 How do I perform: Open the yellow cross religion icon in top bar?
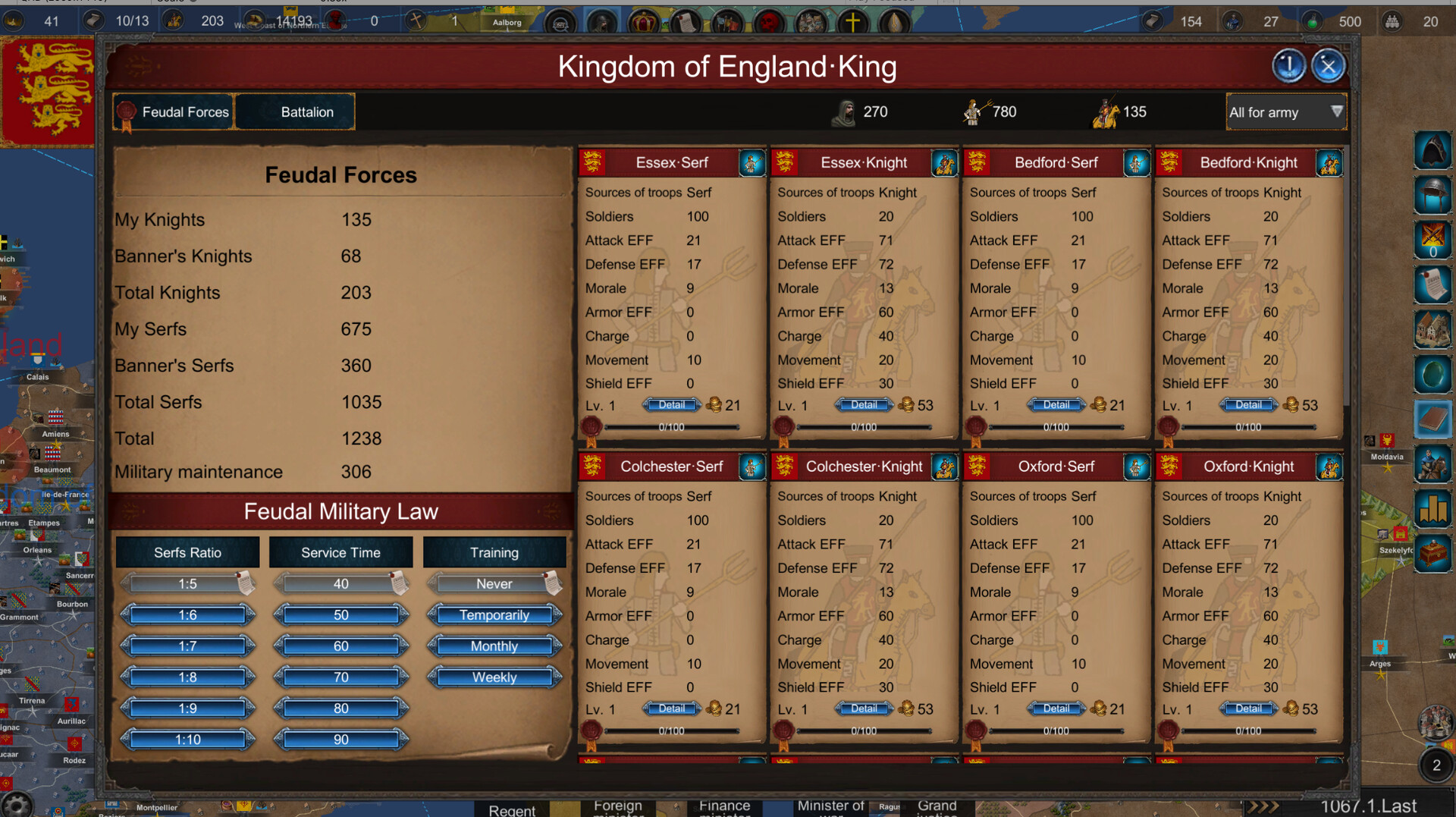click(x=855, y=21)
